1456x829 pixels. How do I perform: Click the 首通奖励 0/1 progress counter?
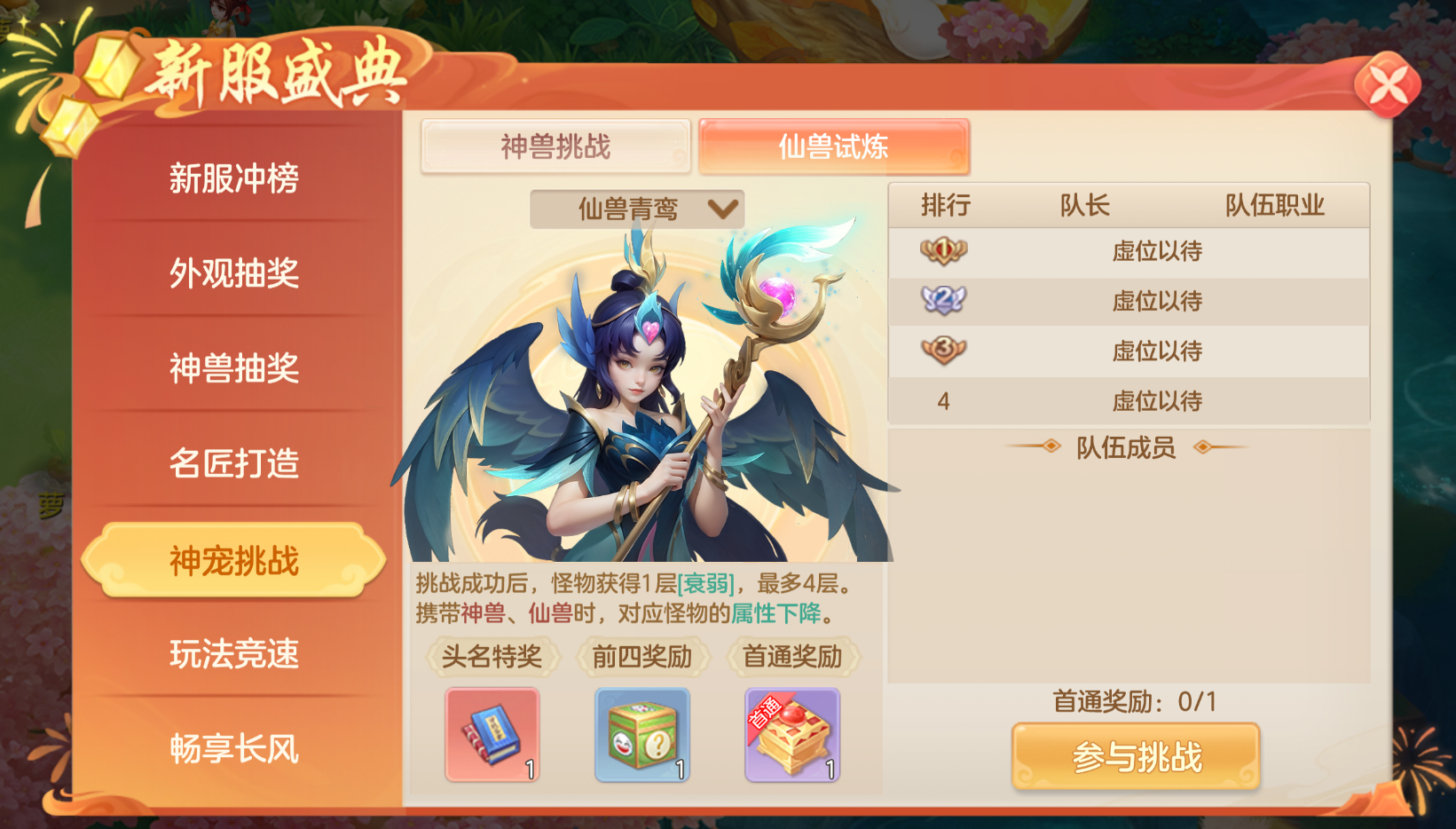point(1137,702)
